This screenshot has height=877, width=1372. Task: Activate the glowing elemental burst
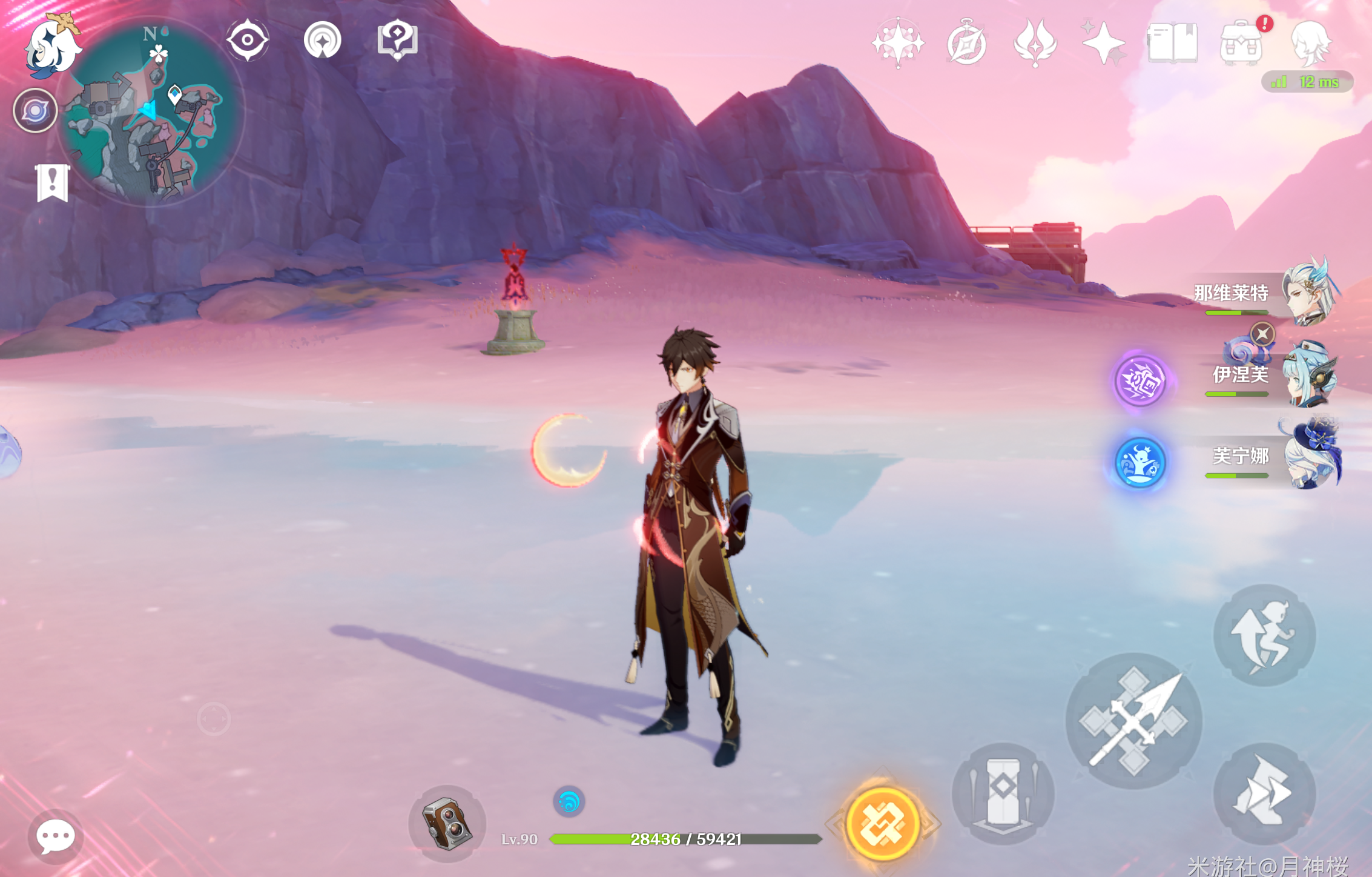[x=883, y=824]
